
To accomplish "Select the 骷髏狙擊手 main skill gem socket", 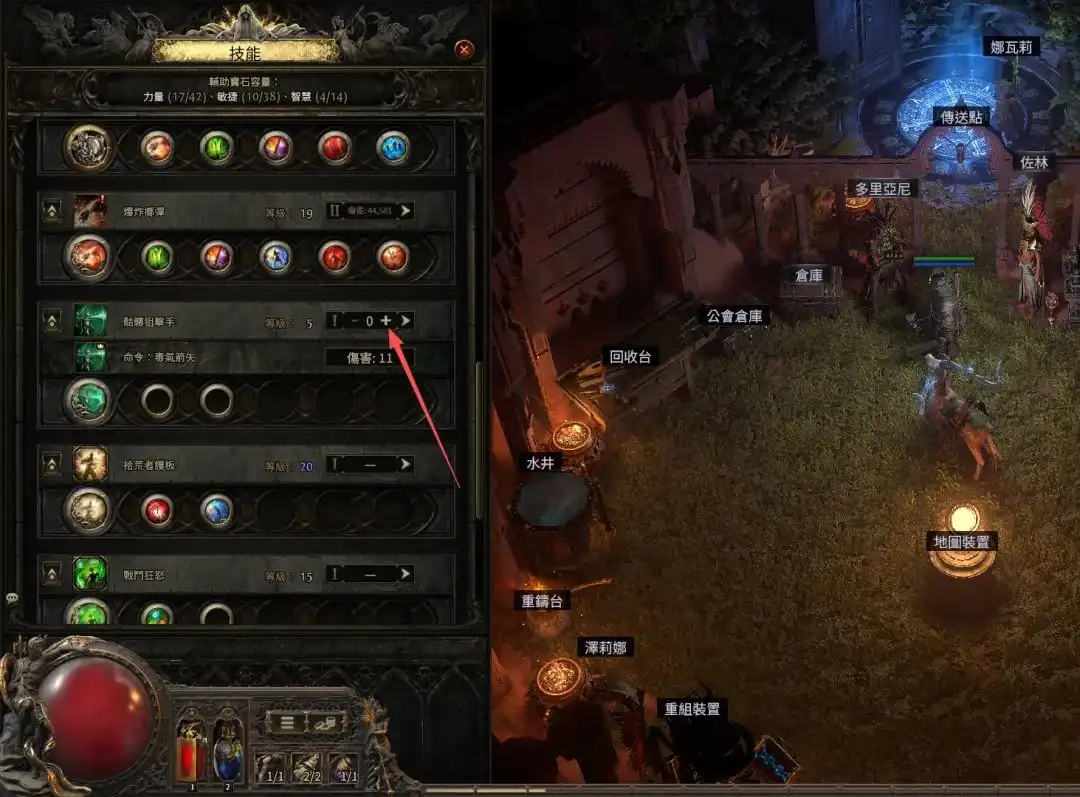I will click(89, 401).
